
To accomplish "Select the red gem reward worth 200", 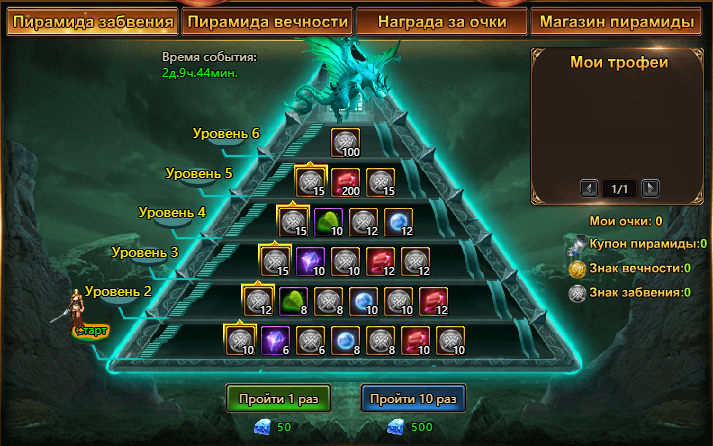I will click(x=346, y=182).
